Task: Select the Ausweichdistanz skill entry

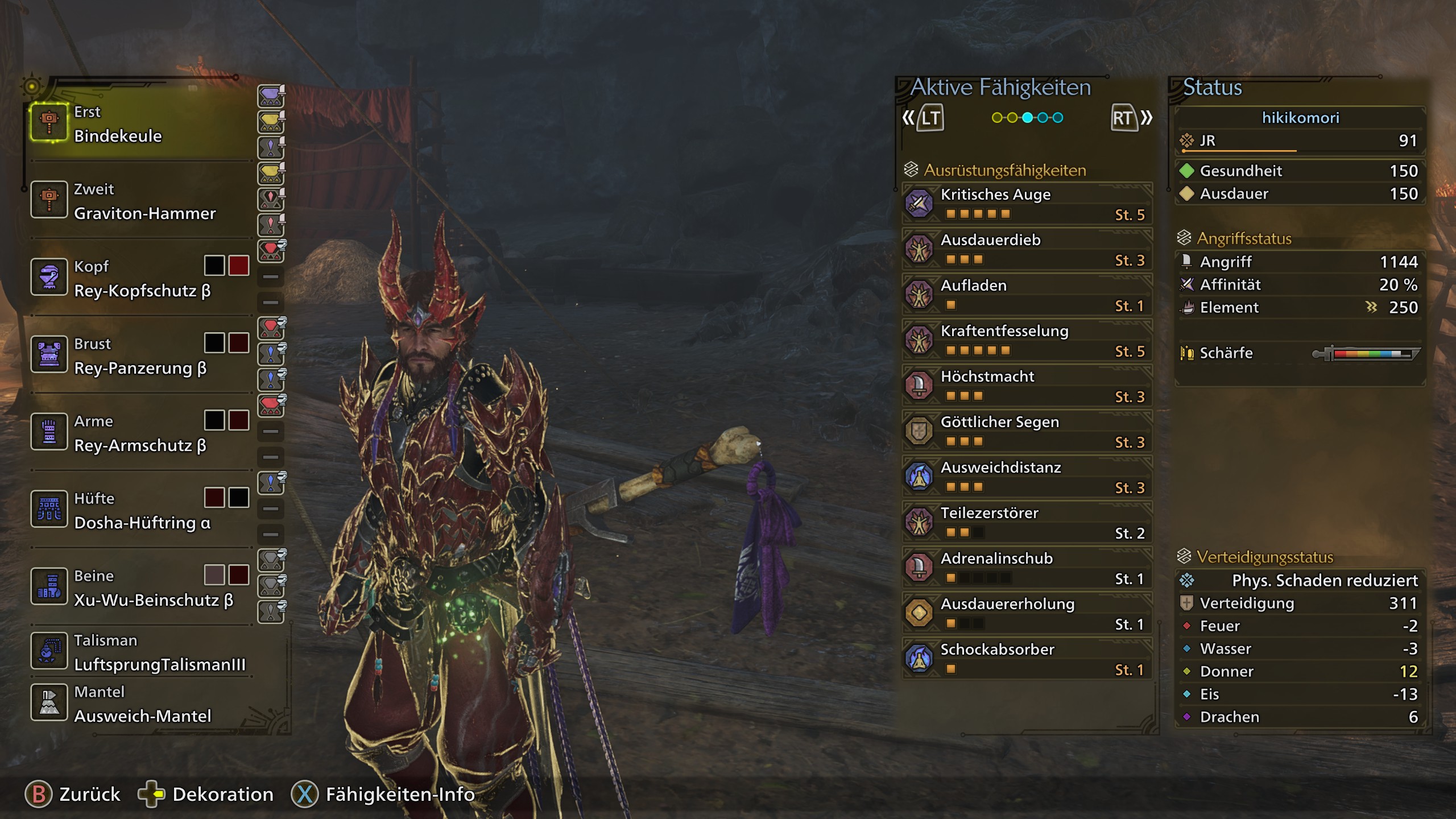Action: [x=1027, y=477]
